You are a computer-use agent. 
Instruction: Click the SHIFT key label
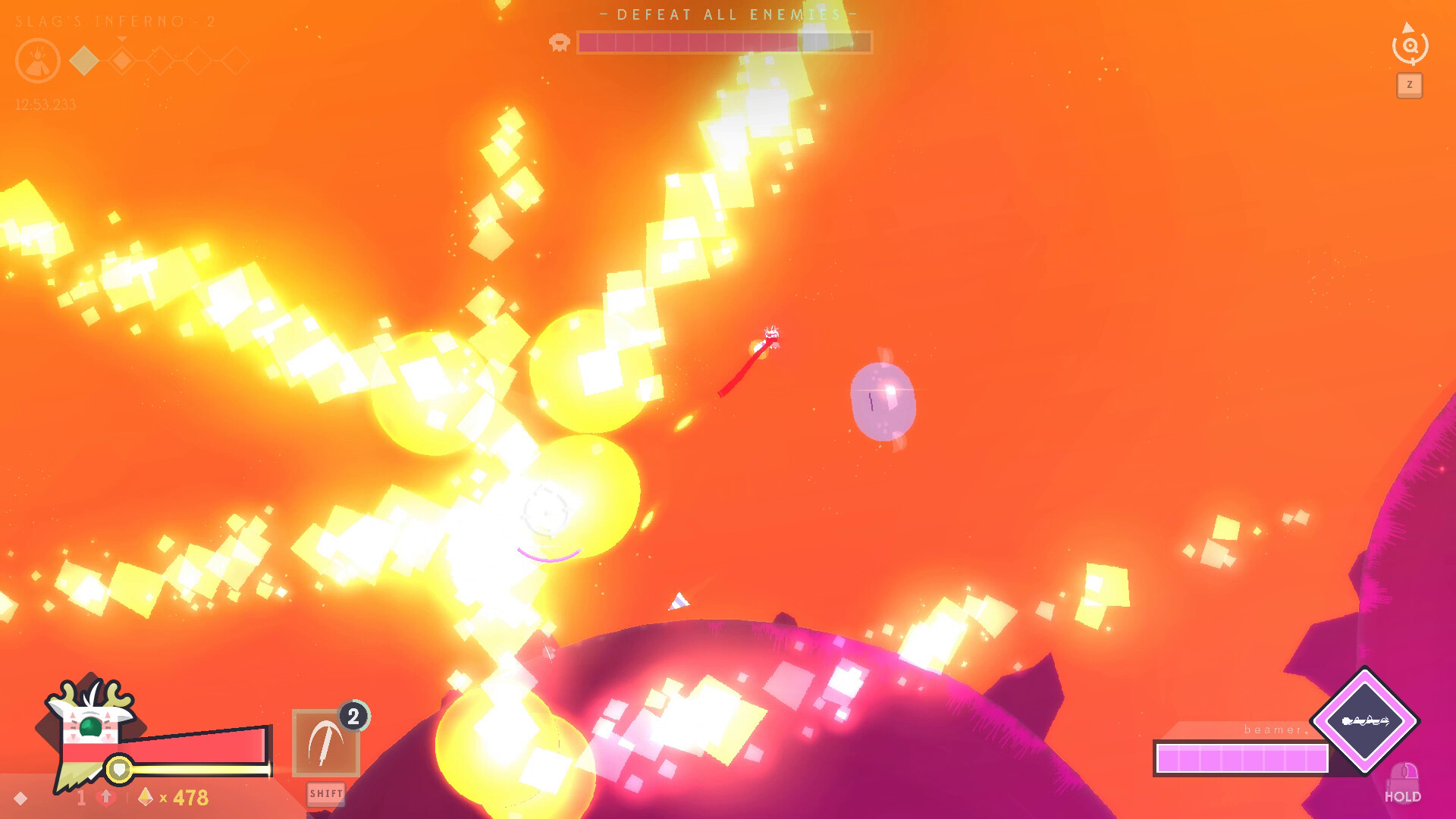coord(327,794)
